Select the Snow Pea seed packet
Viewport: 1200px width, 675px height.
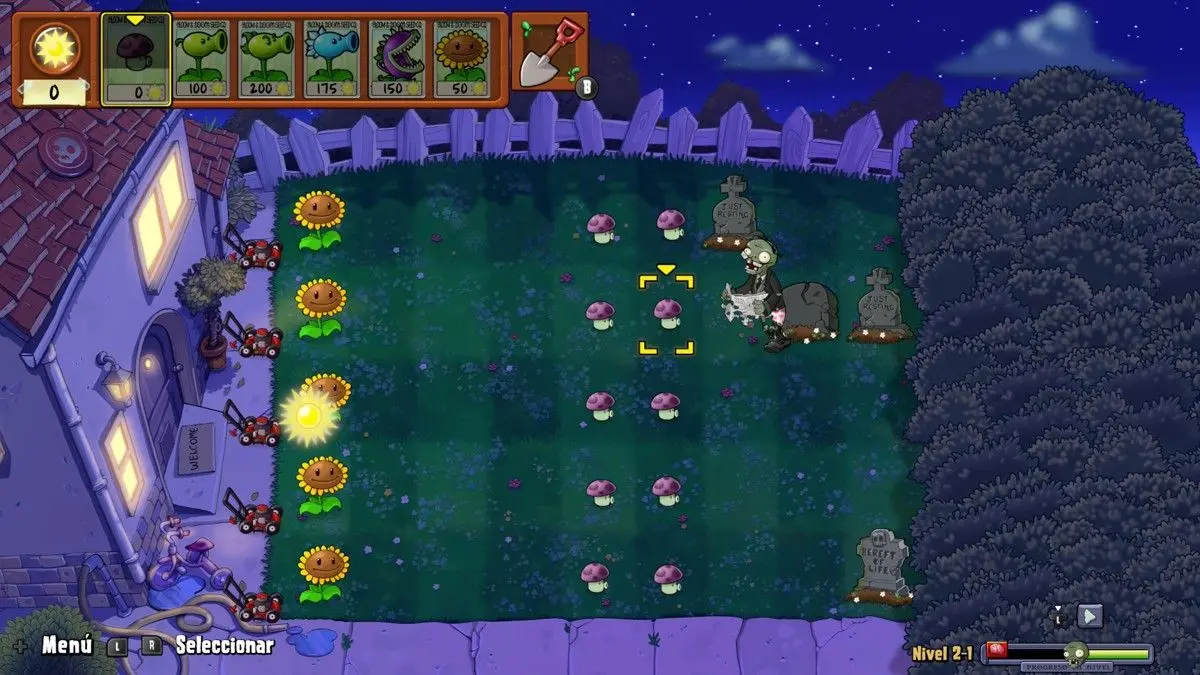[x=332, y=59]
